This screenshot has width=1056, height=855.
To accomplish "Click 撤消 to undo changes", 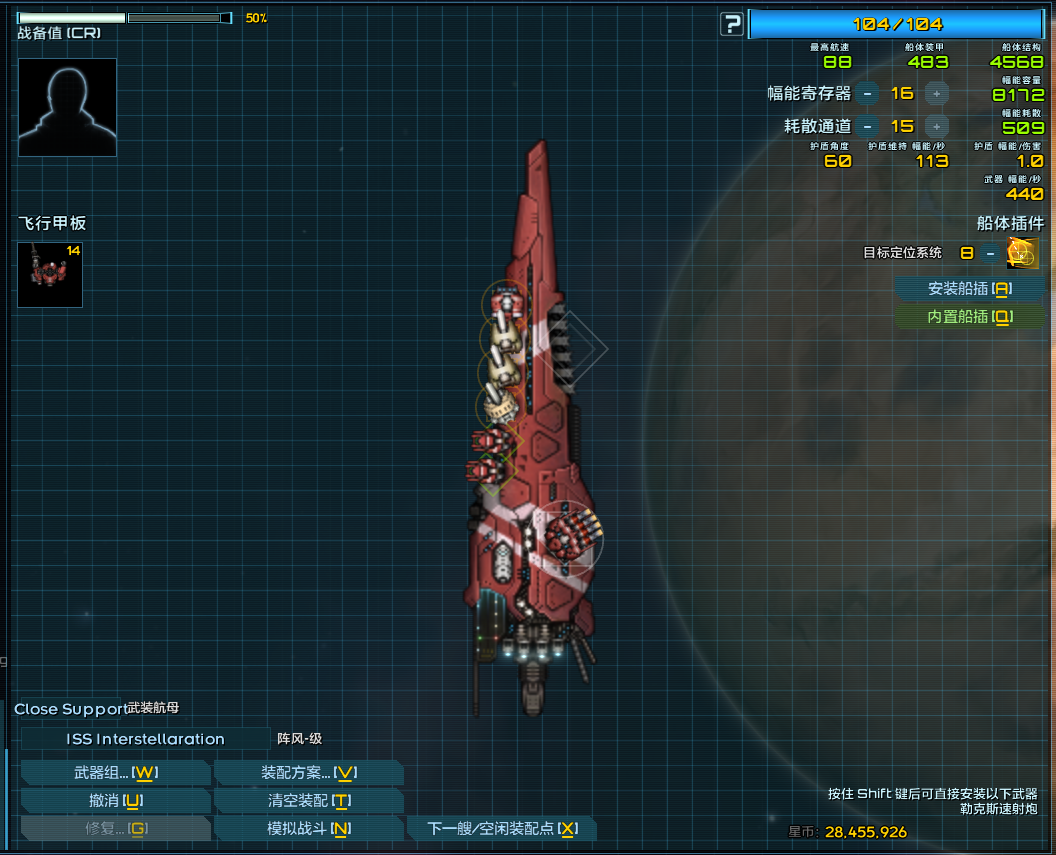I will click(115, 801).
